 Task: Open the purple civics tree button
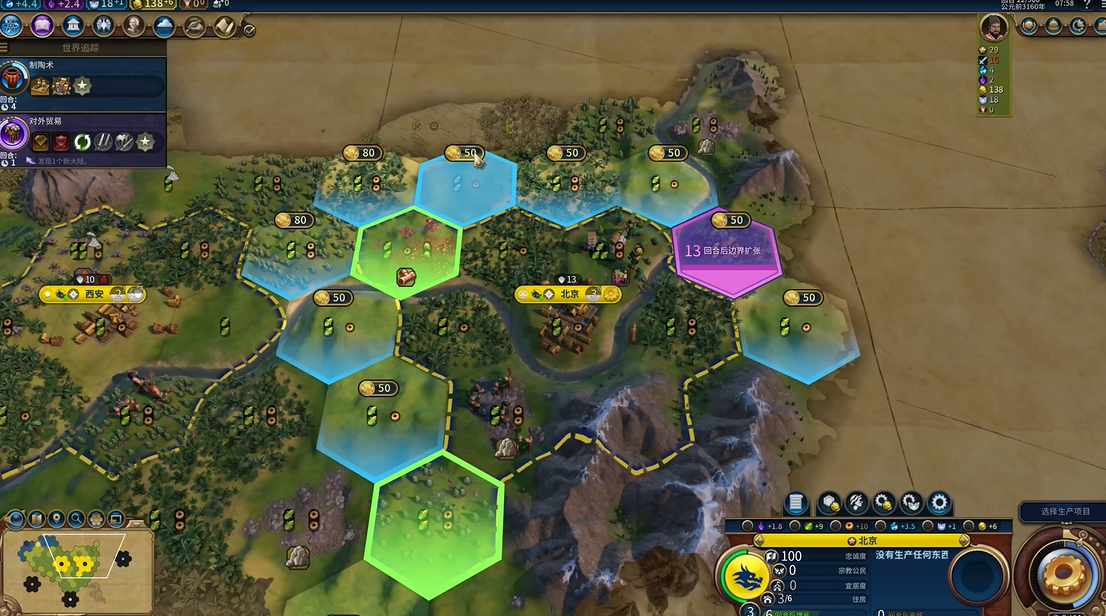(x=43, y=26)
